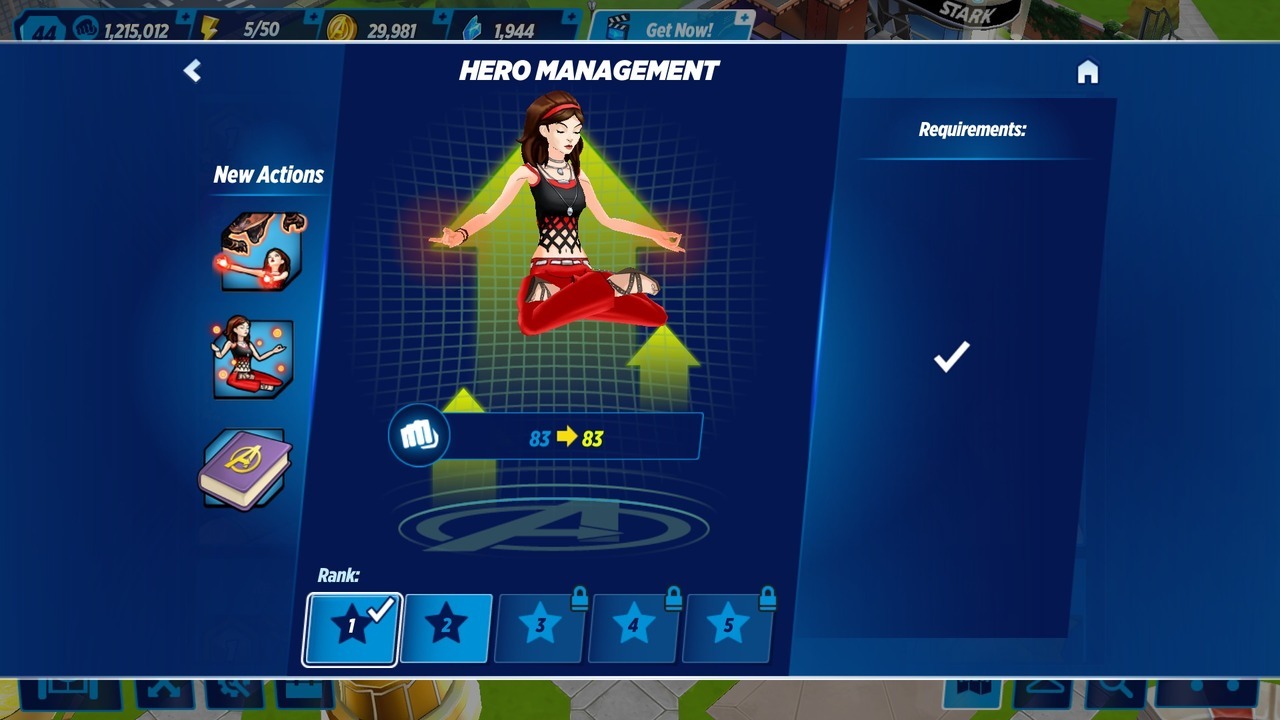This screenshot has width=1280, height=720.
Task: Select Rank 1 star tile
Action: click(x=352, y=628)
